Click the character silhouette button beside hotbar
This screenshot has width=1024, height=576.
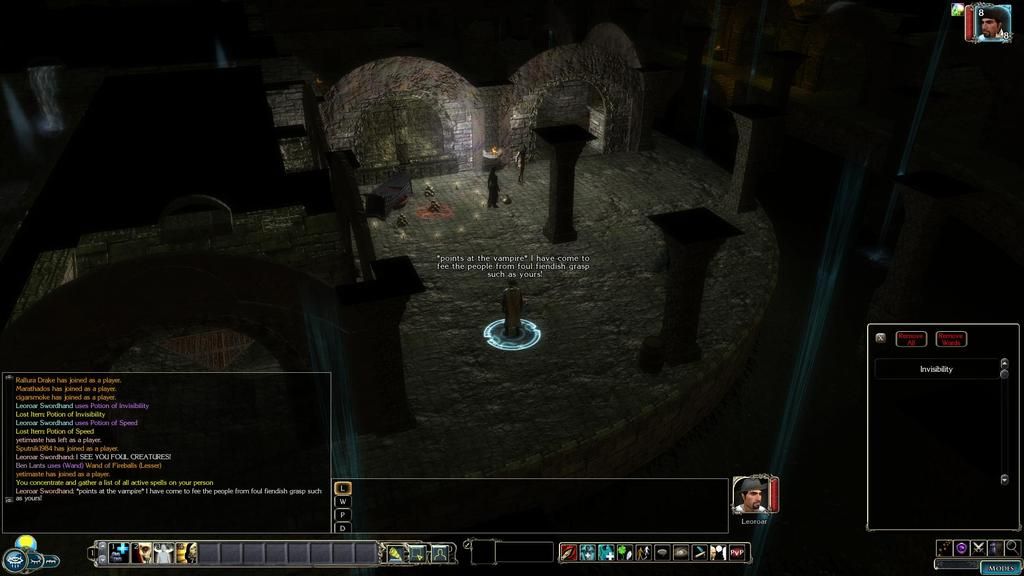click(439, 553)
